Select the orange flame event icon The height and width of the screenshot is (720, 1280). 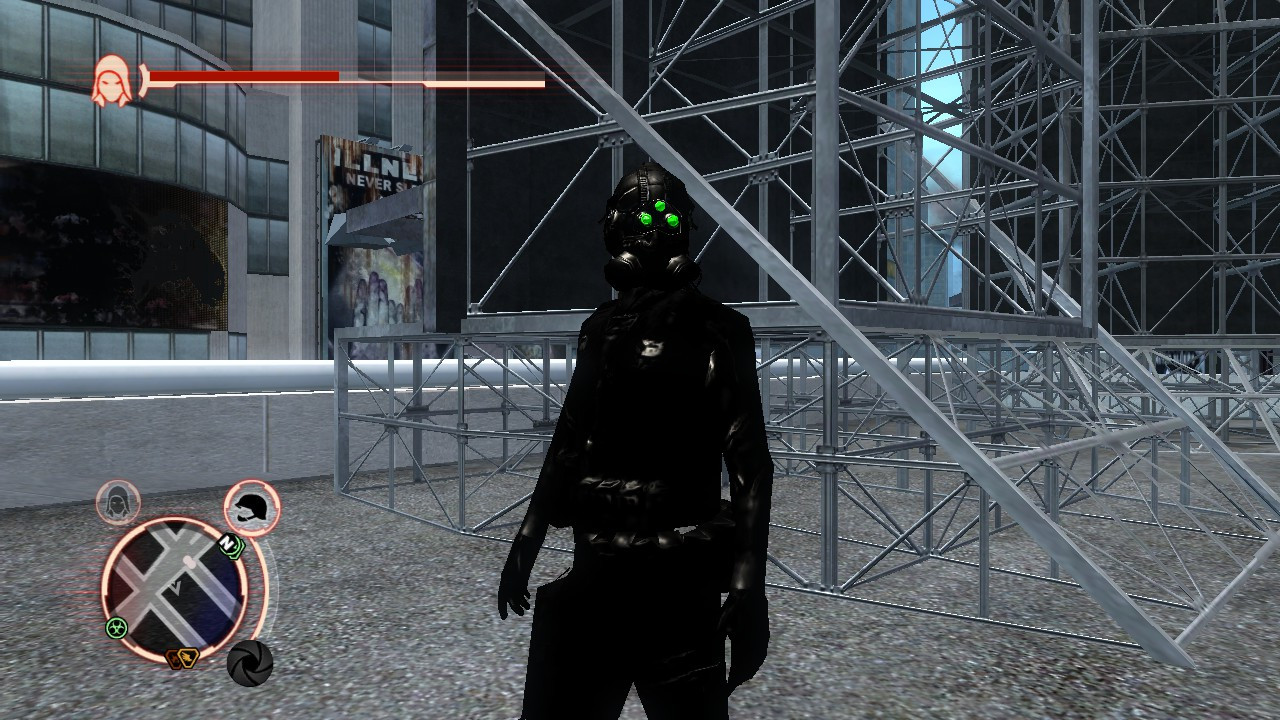[173, 657]
